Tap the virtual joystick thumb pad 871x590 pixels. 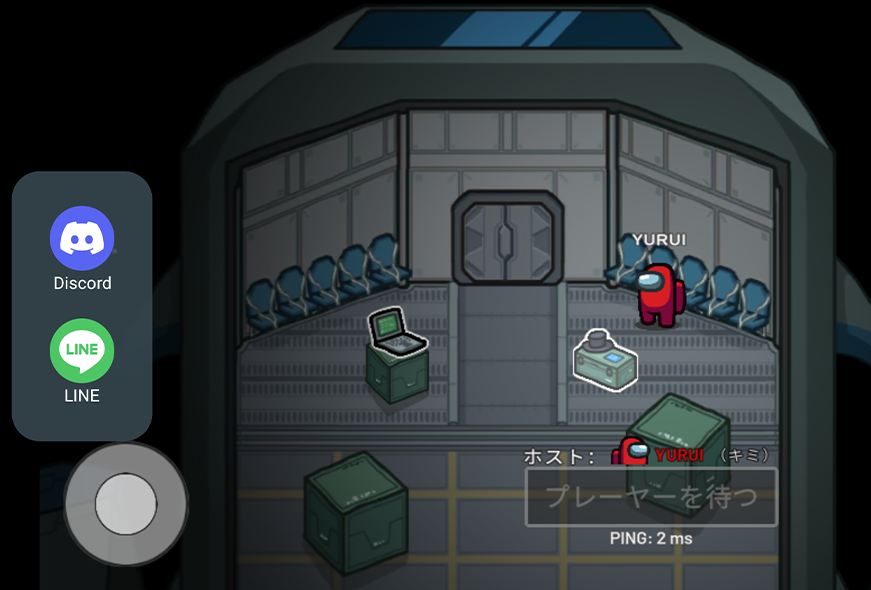point(126,504)
